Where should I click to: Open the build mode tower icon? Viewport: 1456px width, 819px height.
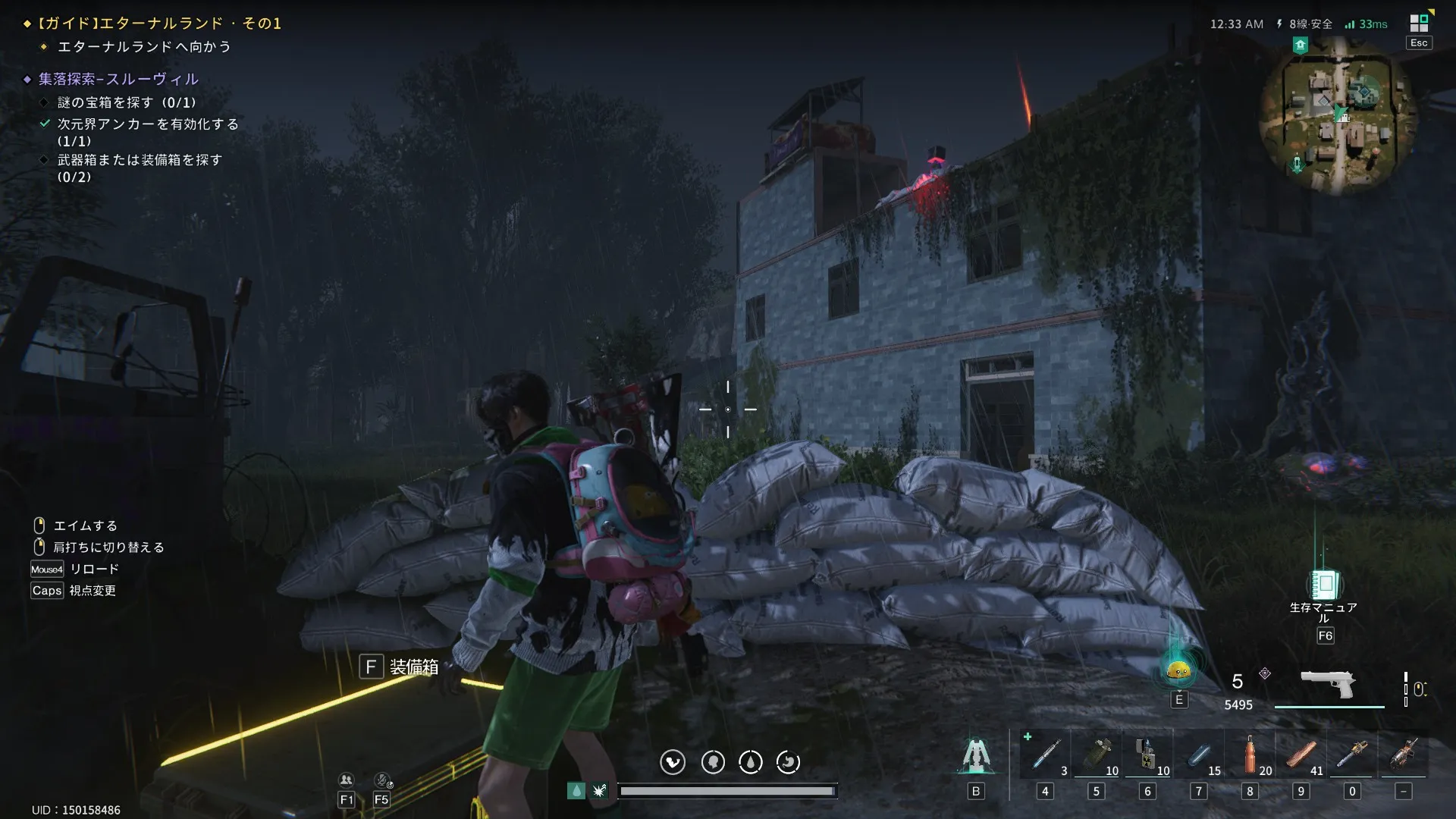[976, 757]
